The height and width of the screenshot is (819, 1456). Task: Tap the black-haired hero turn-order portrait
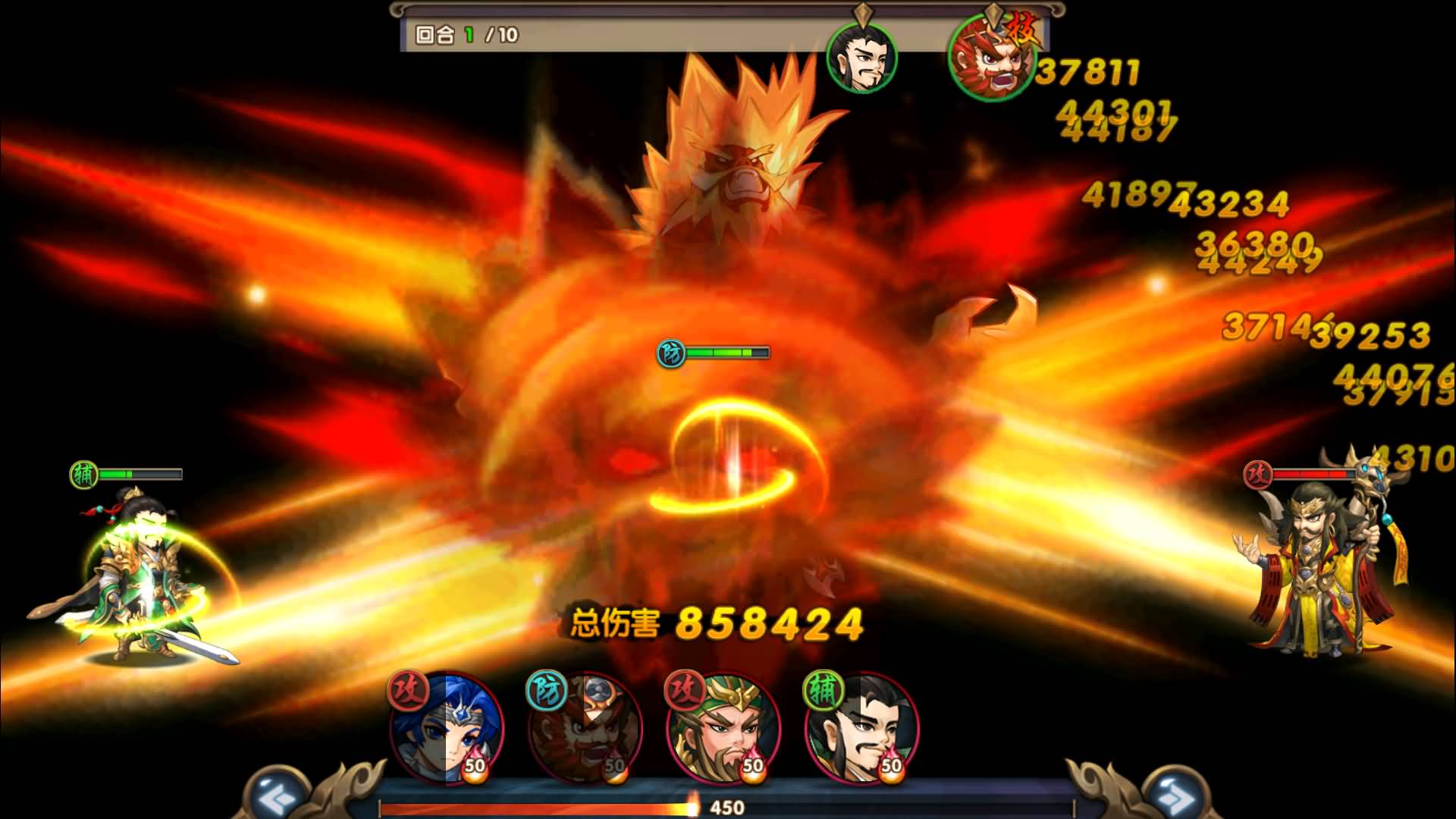click(x=862, y=58)
